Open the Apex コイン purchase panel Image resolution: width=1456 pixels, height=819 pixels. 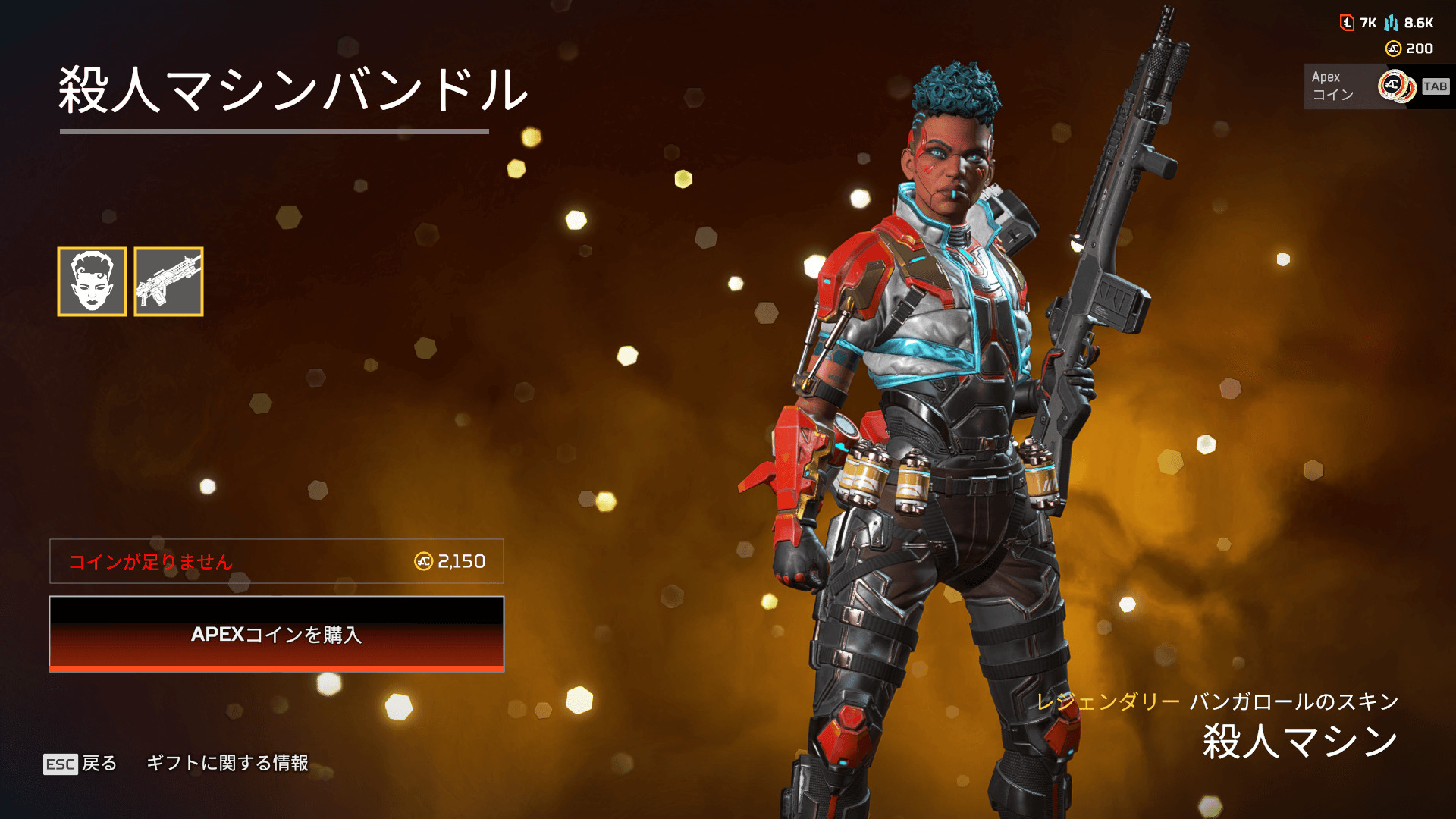(x=1376, y=86)
